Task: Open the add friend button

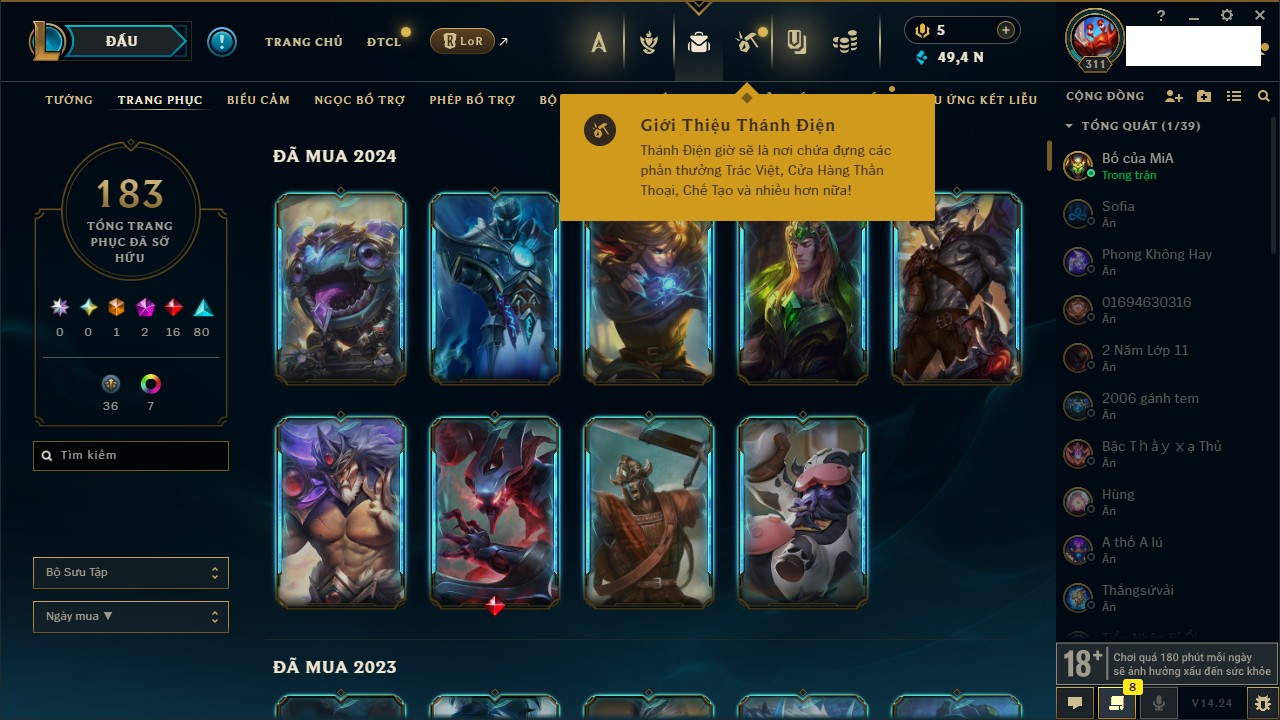Action: [1174, 97]
